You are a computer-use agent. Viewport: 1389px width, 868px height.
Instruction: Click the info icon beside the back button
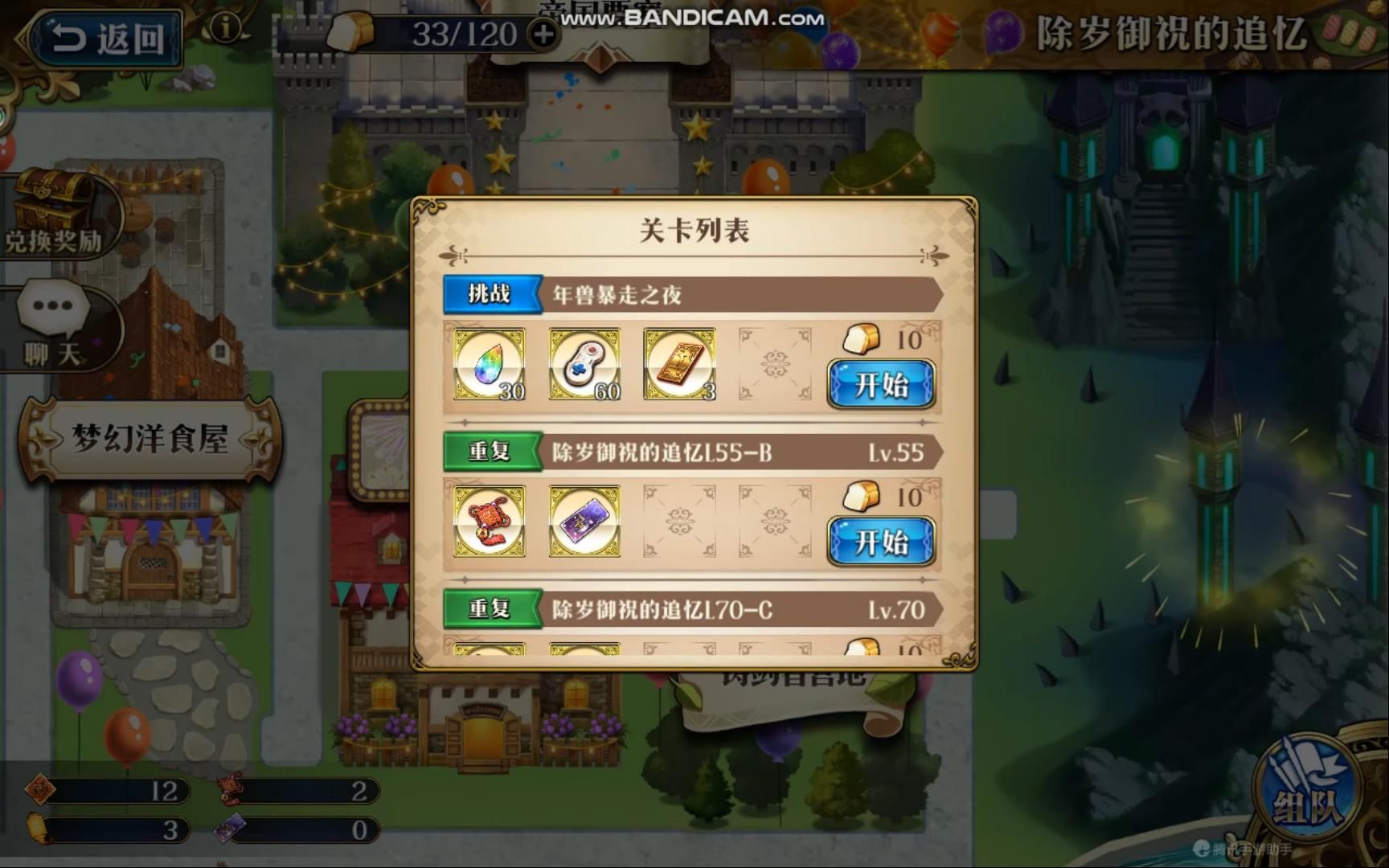(x=227, y=28)
